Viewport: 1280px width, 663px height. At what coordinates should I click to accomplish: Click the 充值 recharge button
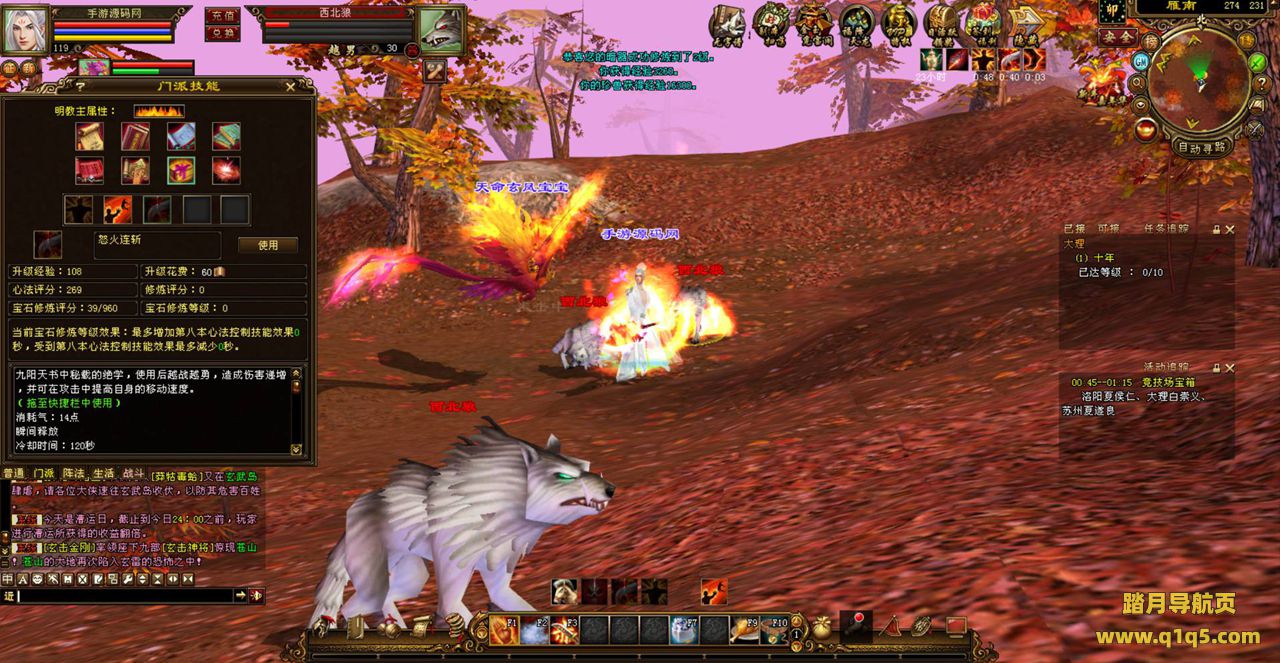221,16
